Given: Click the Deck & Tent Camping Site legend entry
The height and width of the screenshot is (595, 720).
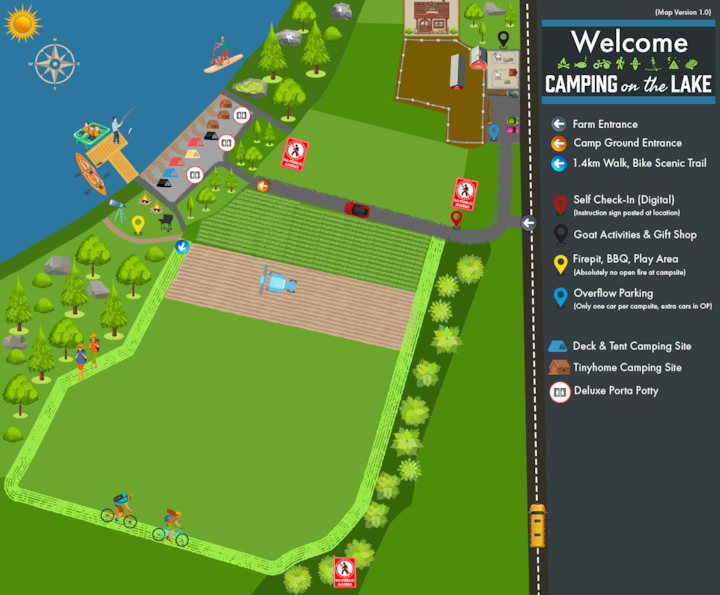Looking at the screenshot, I should click(631, 346).
